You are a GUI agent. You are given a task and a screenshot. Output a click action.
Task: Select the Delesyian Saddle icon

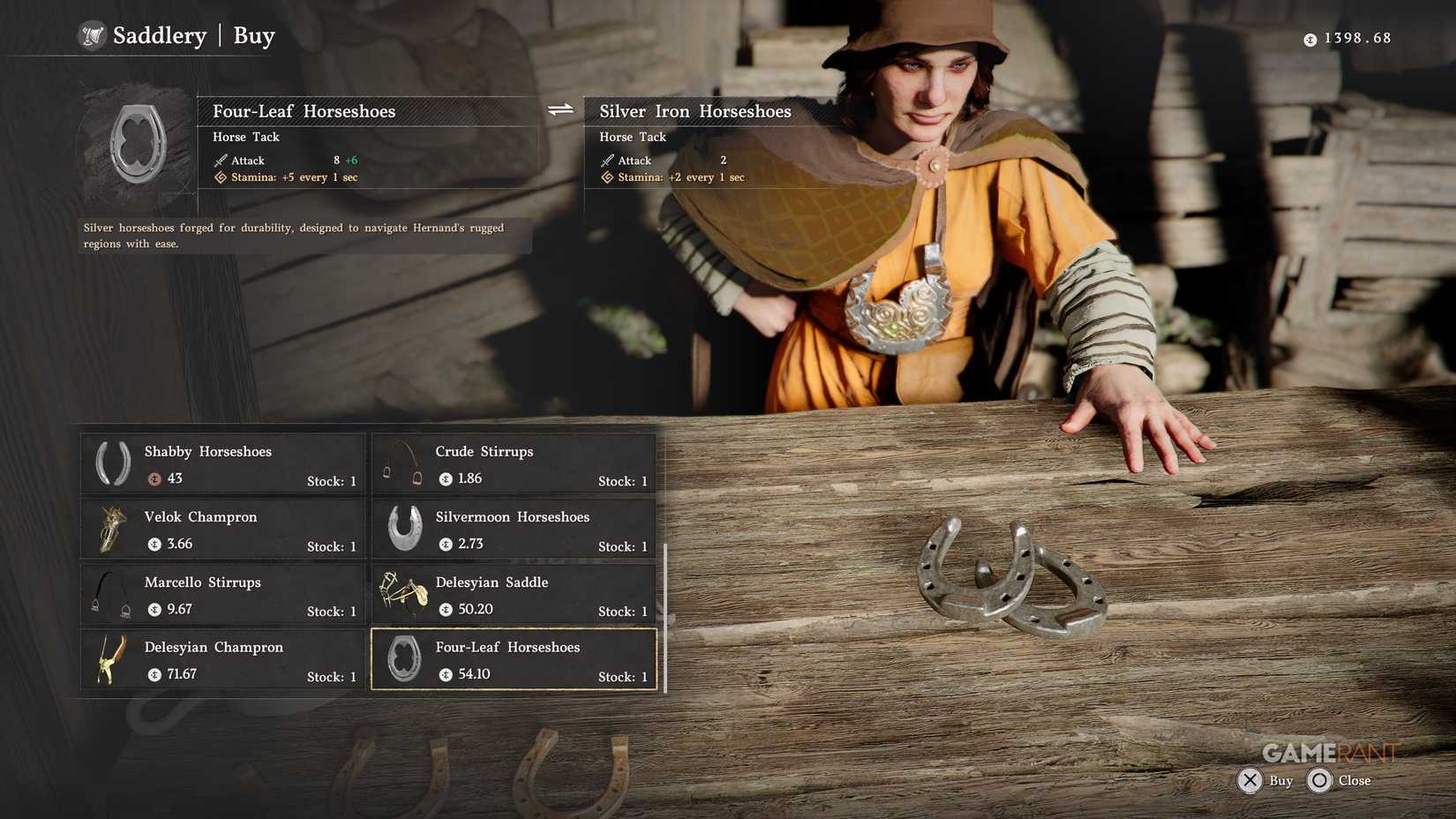[402, 593]
